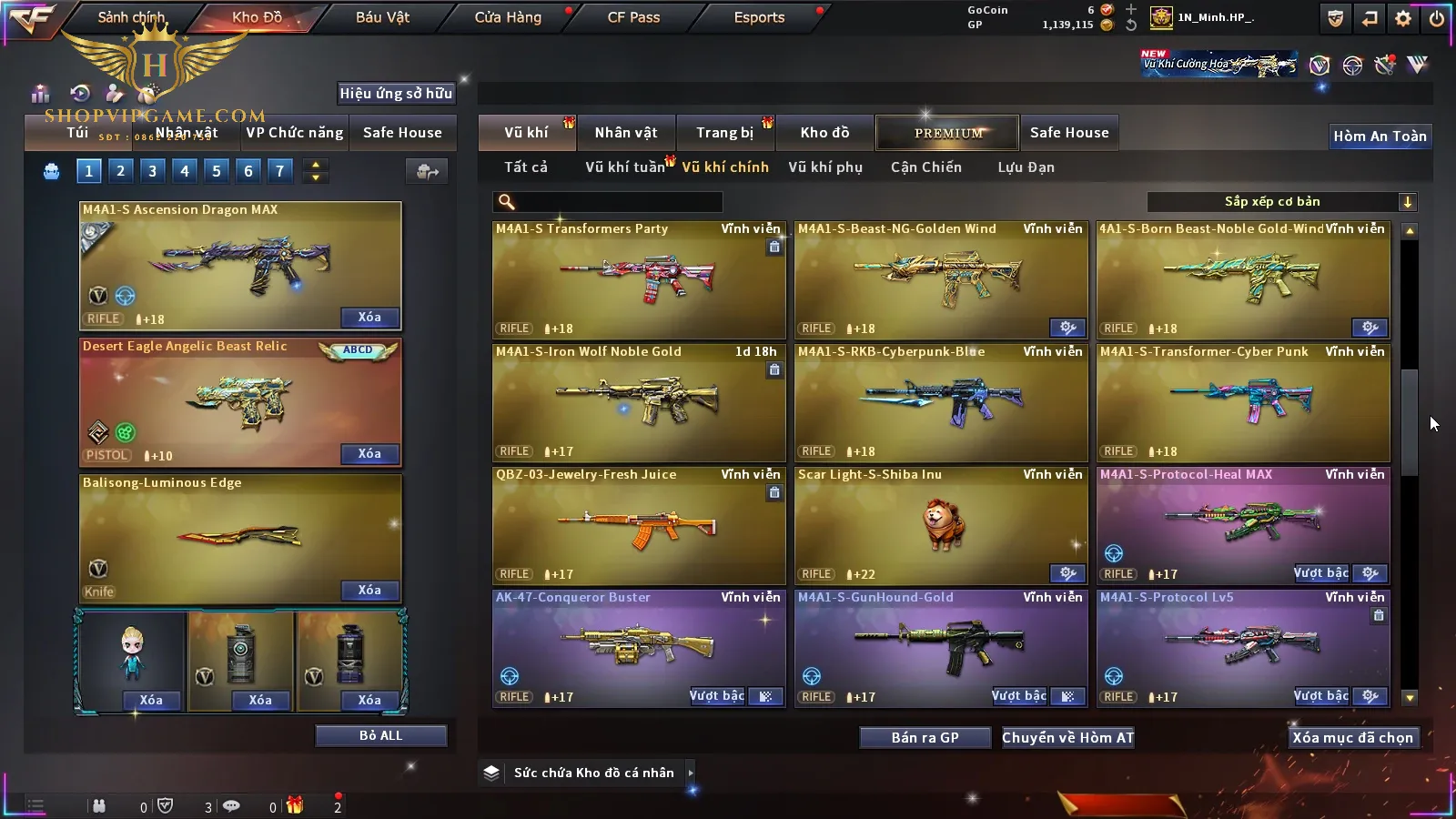Choose the Scar Light-S-Shiba Inu item
1456x819 pixels.
pyautogui.click(x=940, y=525)
